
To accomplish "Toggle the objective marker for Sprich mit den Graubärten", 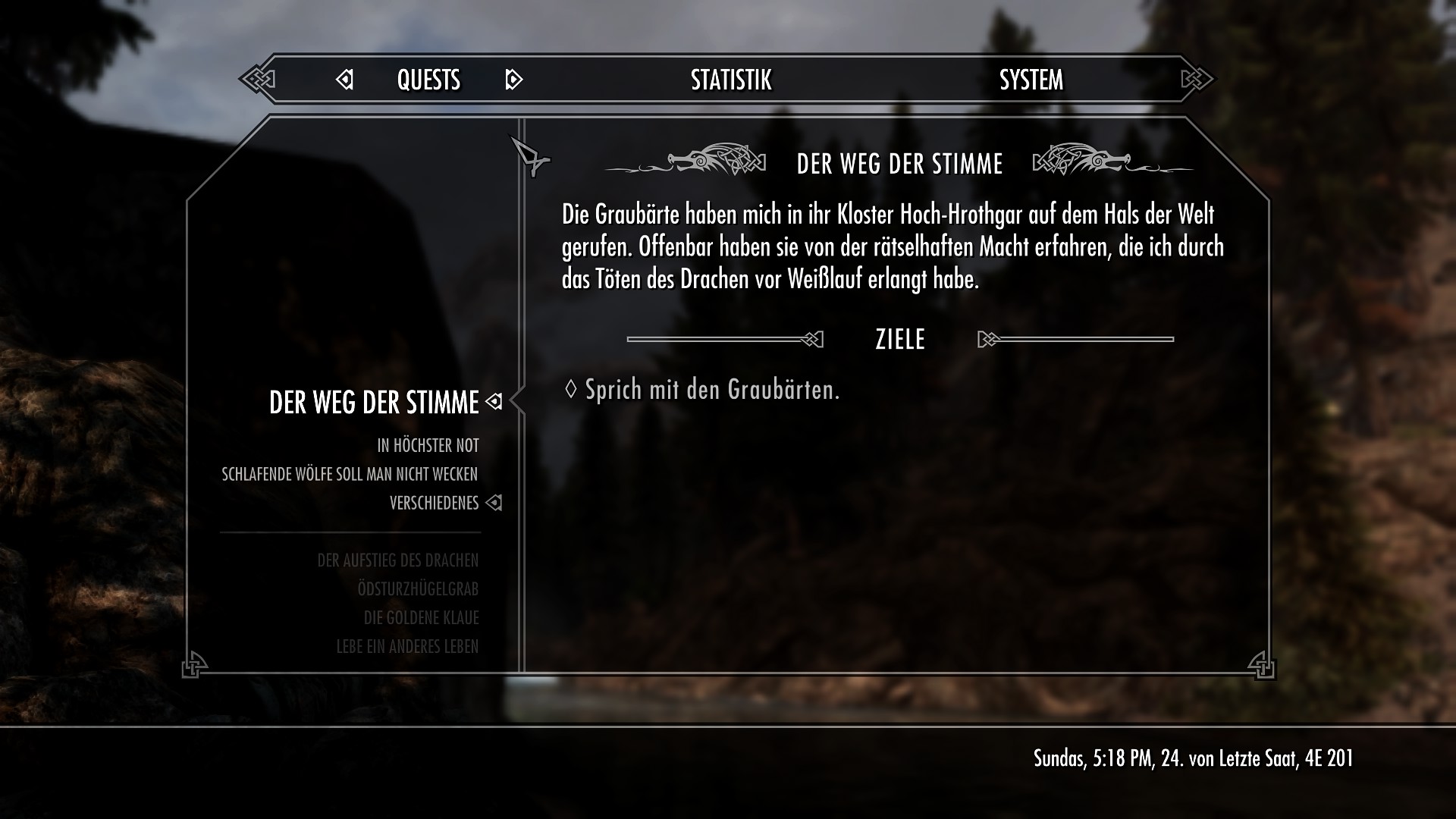I will (x=570, y=388).
